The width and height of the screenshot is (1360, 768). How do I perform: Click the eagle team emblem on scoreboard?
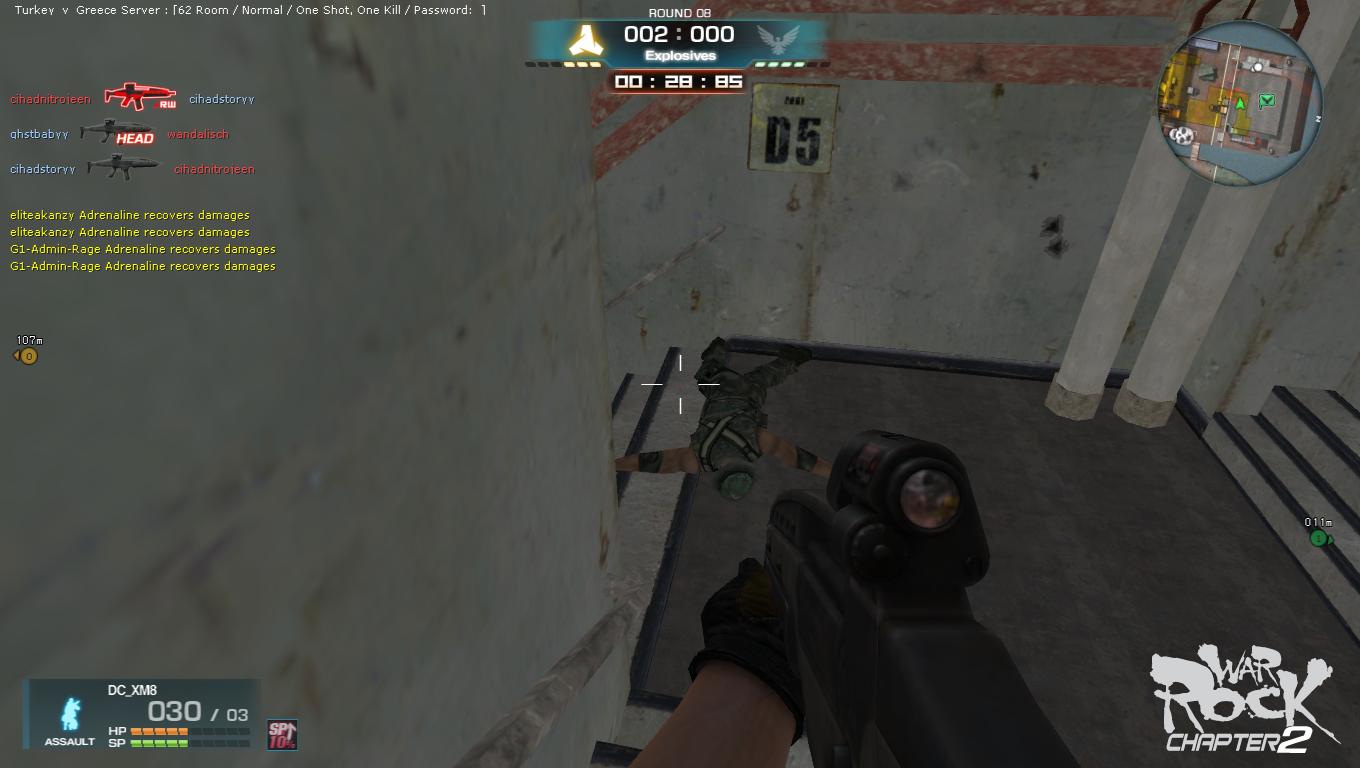(x=779, y=41)
